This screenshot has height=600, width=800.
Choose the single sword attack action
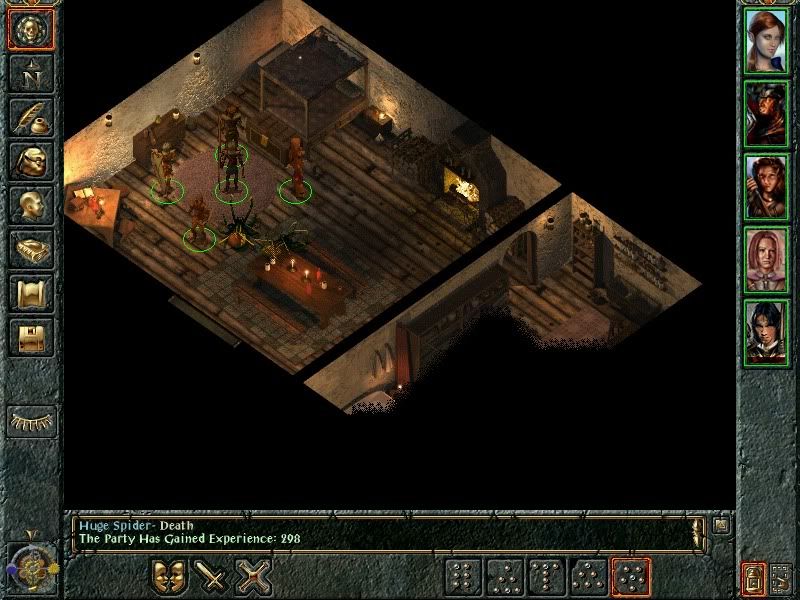(212, 577)
